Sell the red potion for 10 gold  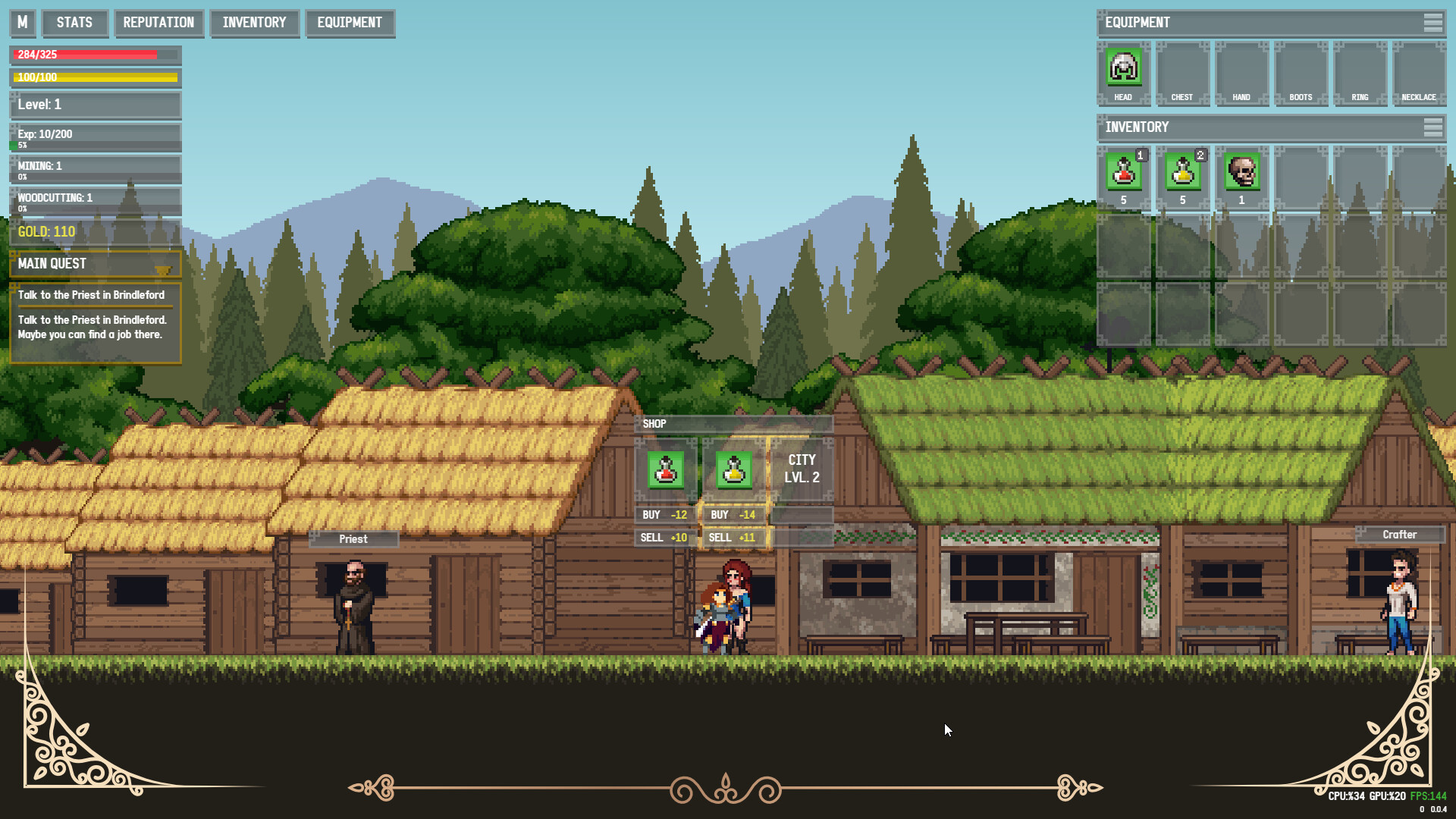click(x=664, y=537)
